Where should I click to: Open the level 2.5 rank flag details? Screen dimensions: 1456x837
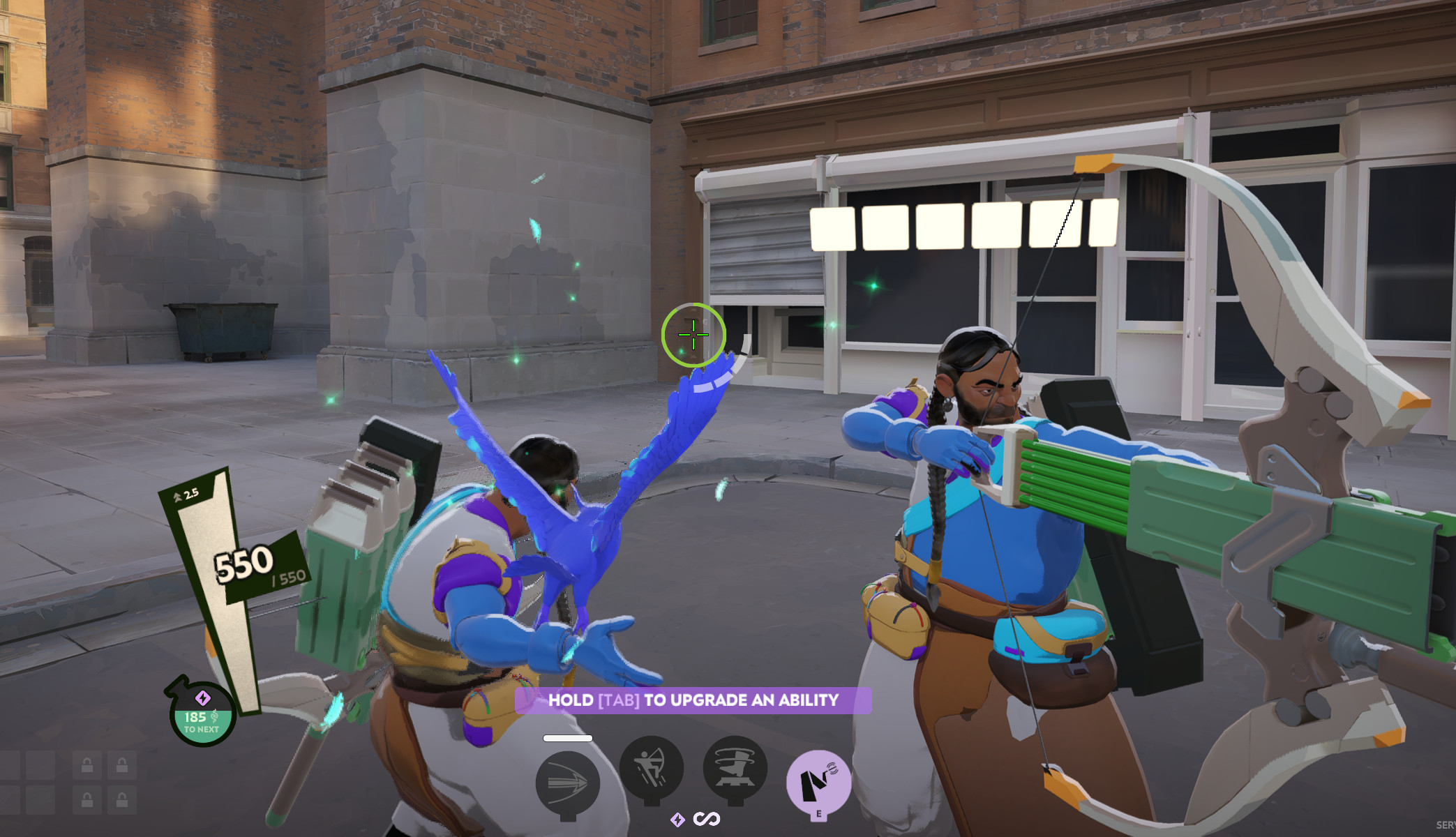tap(187, 492)
